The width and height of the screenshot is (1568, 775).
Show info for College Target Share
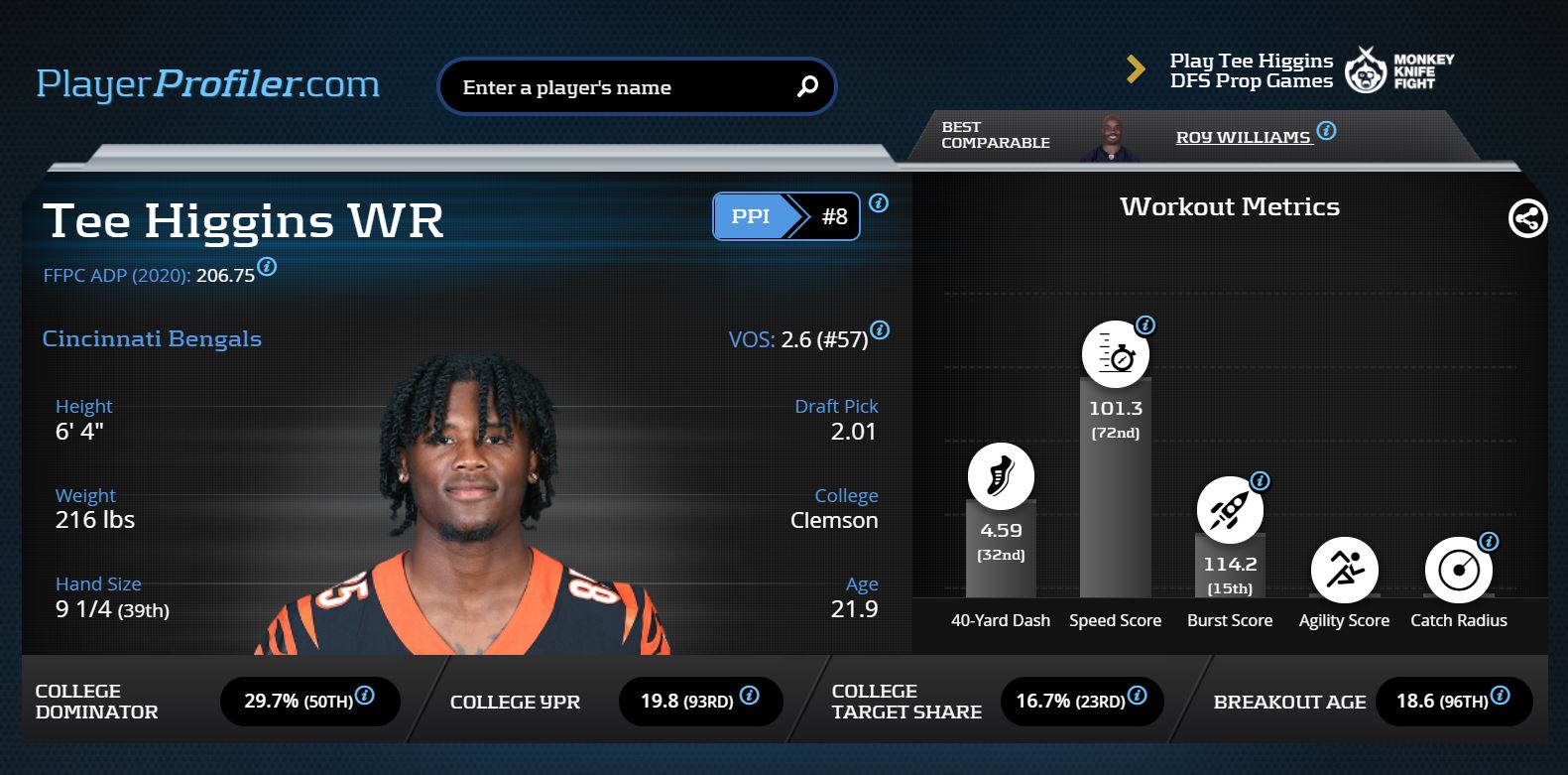[x=1138, y=696]
